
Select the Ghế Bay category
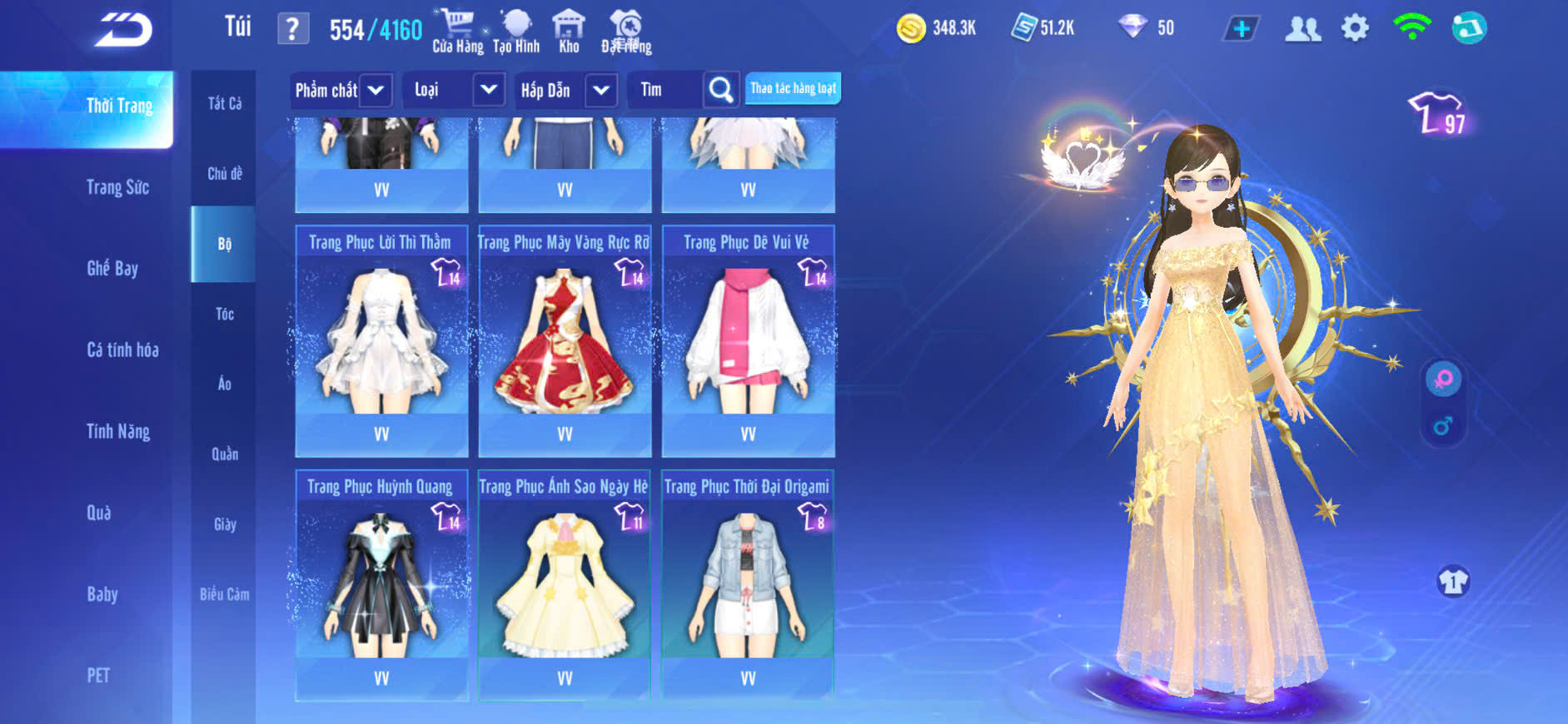pyautogui.click(x=112, y=268)
